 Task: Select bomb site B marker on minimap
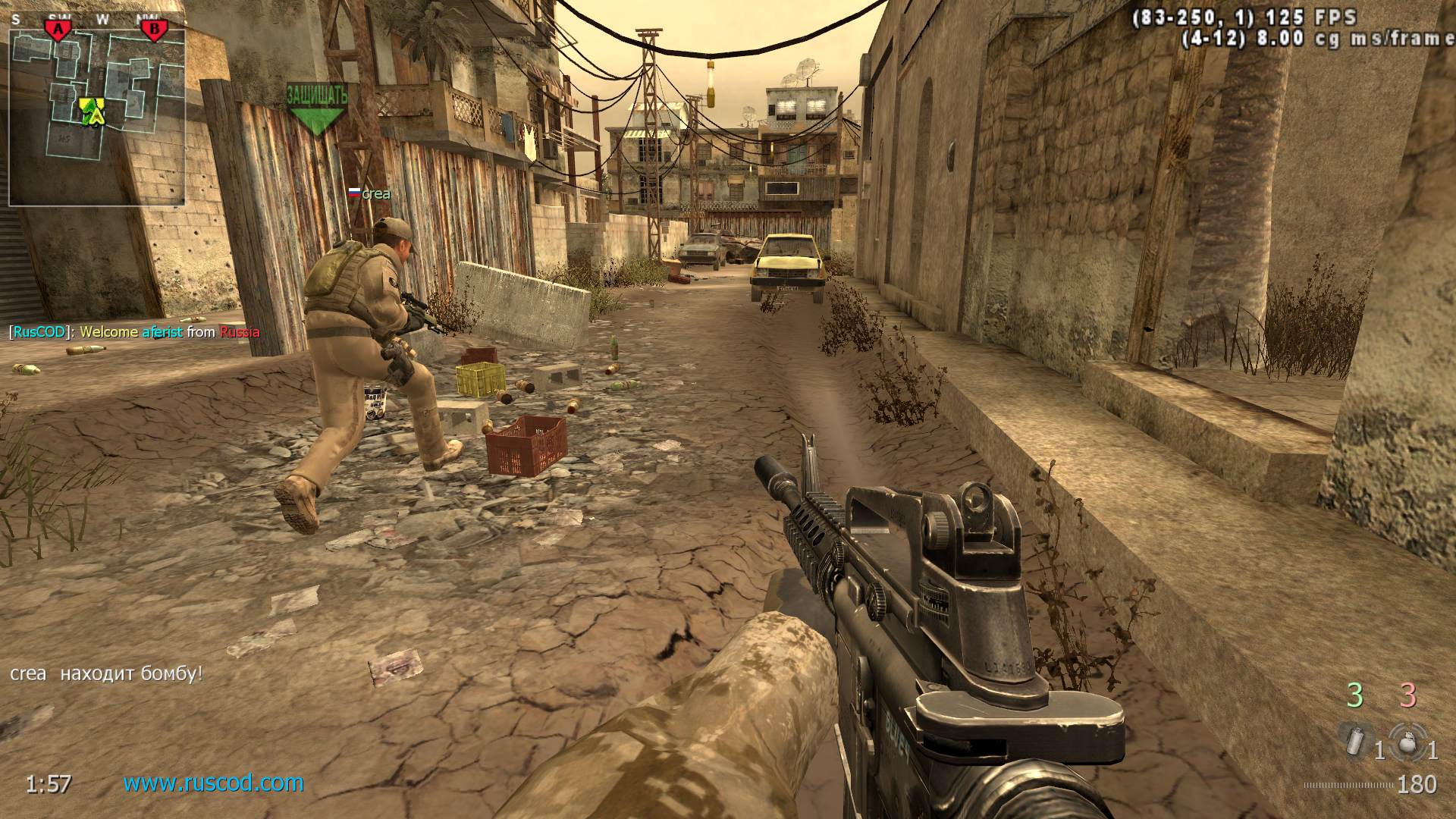click(x=154, y=30)
